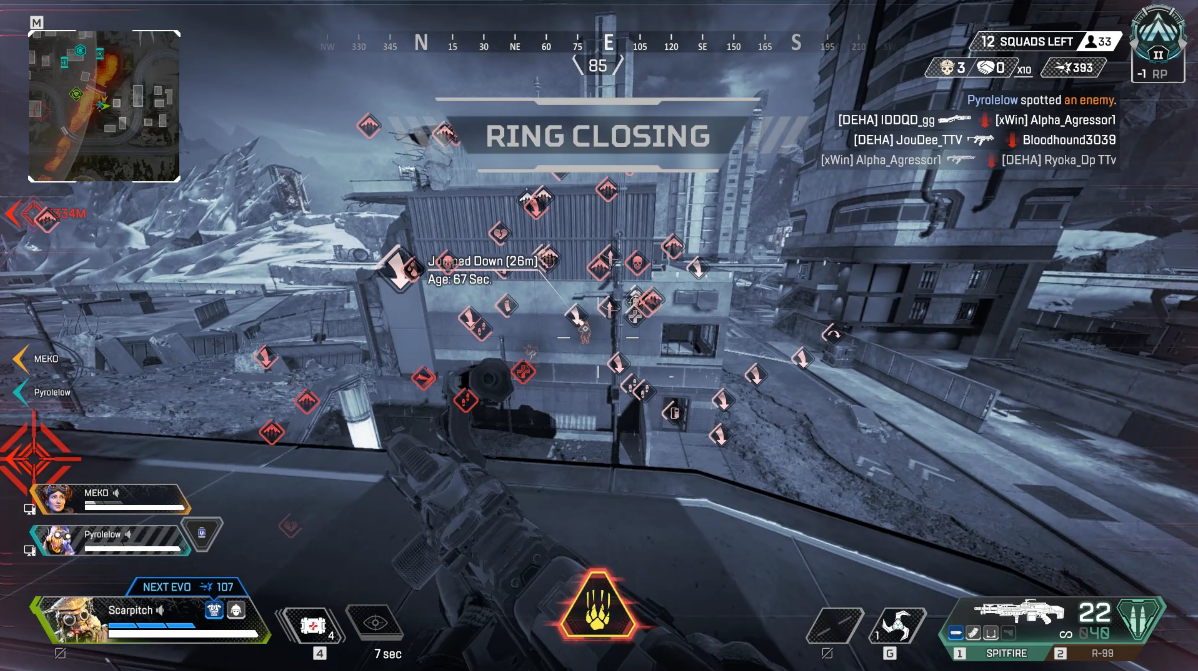Open the minimap
Screen dimensions: 1198x671
click(x=104, y=105)
